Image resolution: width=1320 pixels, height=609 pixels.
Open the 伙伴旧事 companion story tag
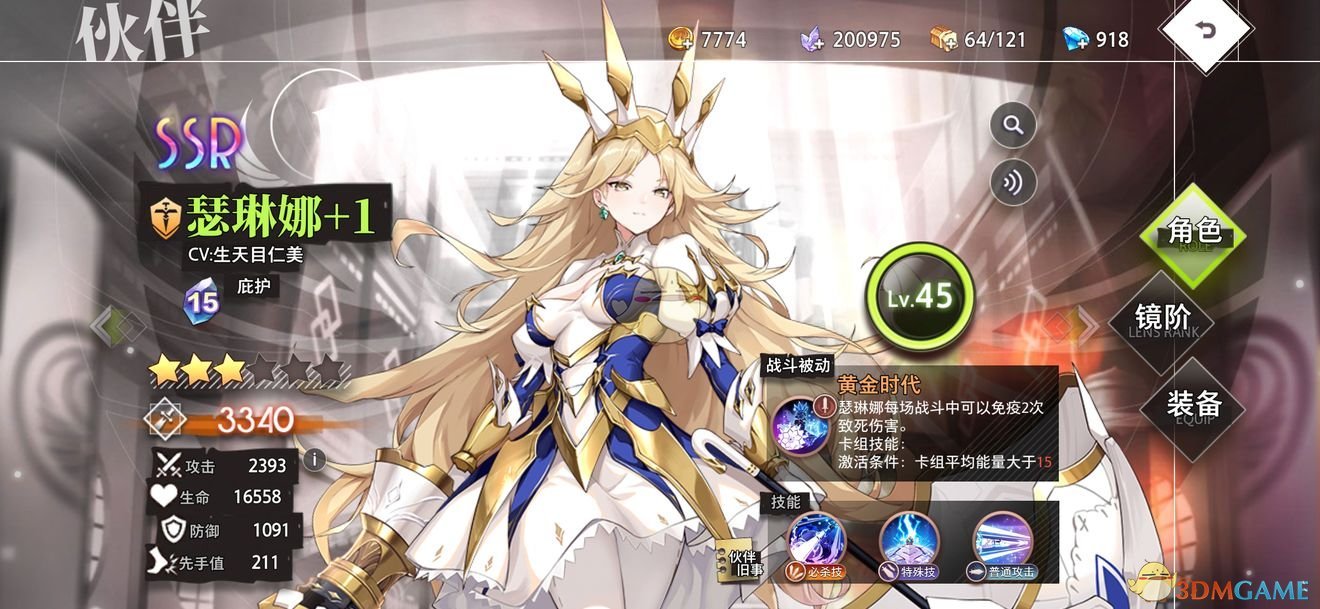(x=742, y=565)
